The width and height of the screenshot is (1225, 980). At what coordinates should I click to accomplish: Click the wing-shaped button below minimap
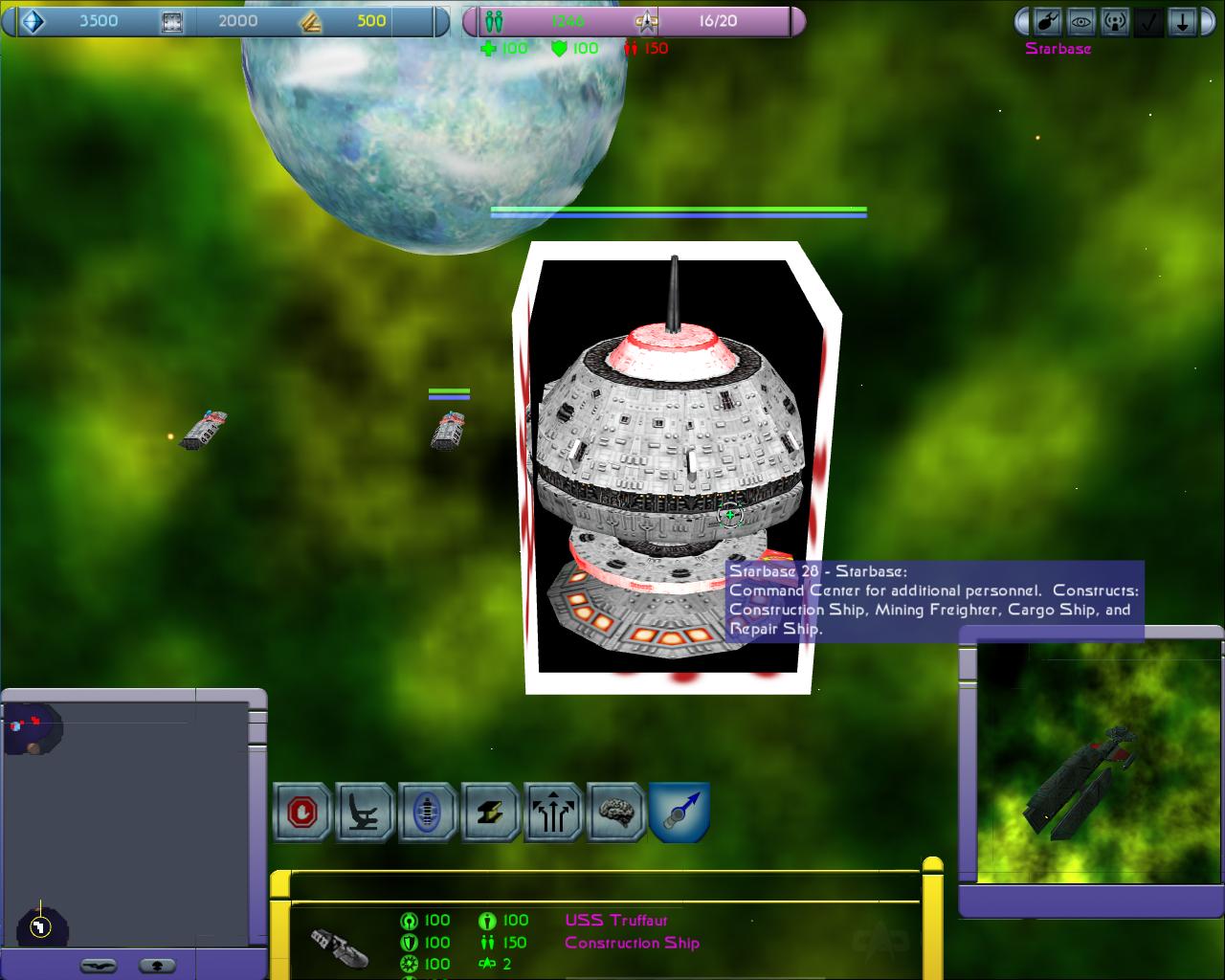[100, 965]
